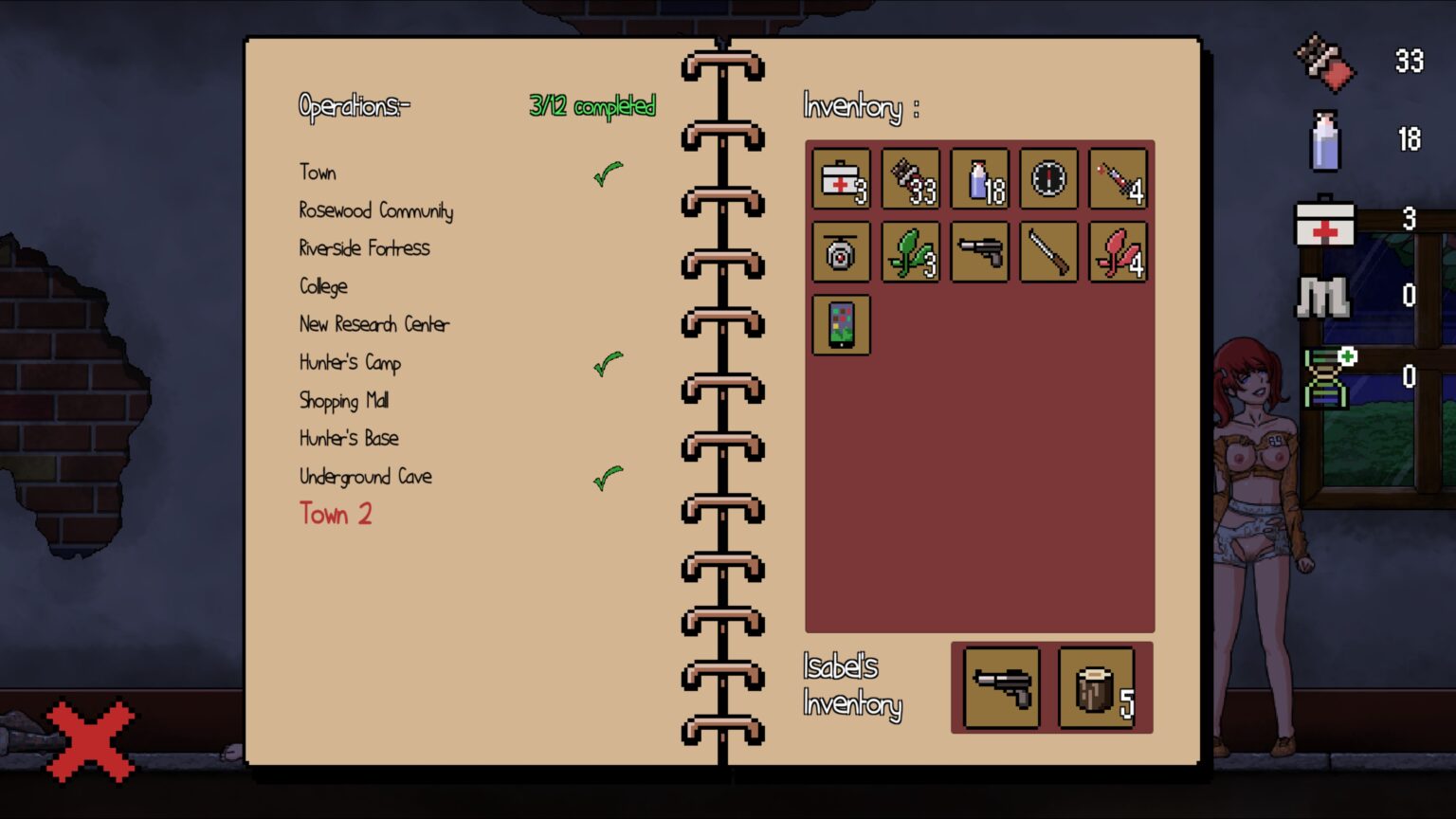Image resolution: width=1456 pixels, height=819 pixels.
Task: Pick the green herbs from inventory
Action: [x=909, y=251]
